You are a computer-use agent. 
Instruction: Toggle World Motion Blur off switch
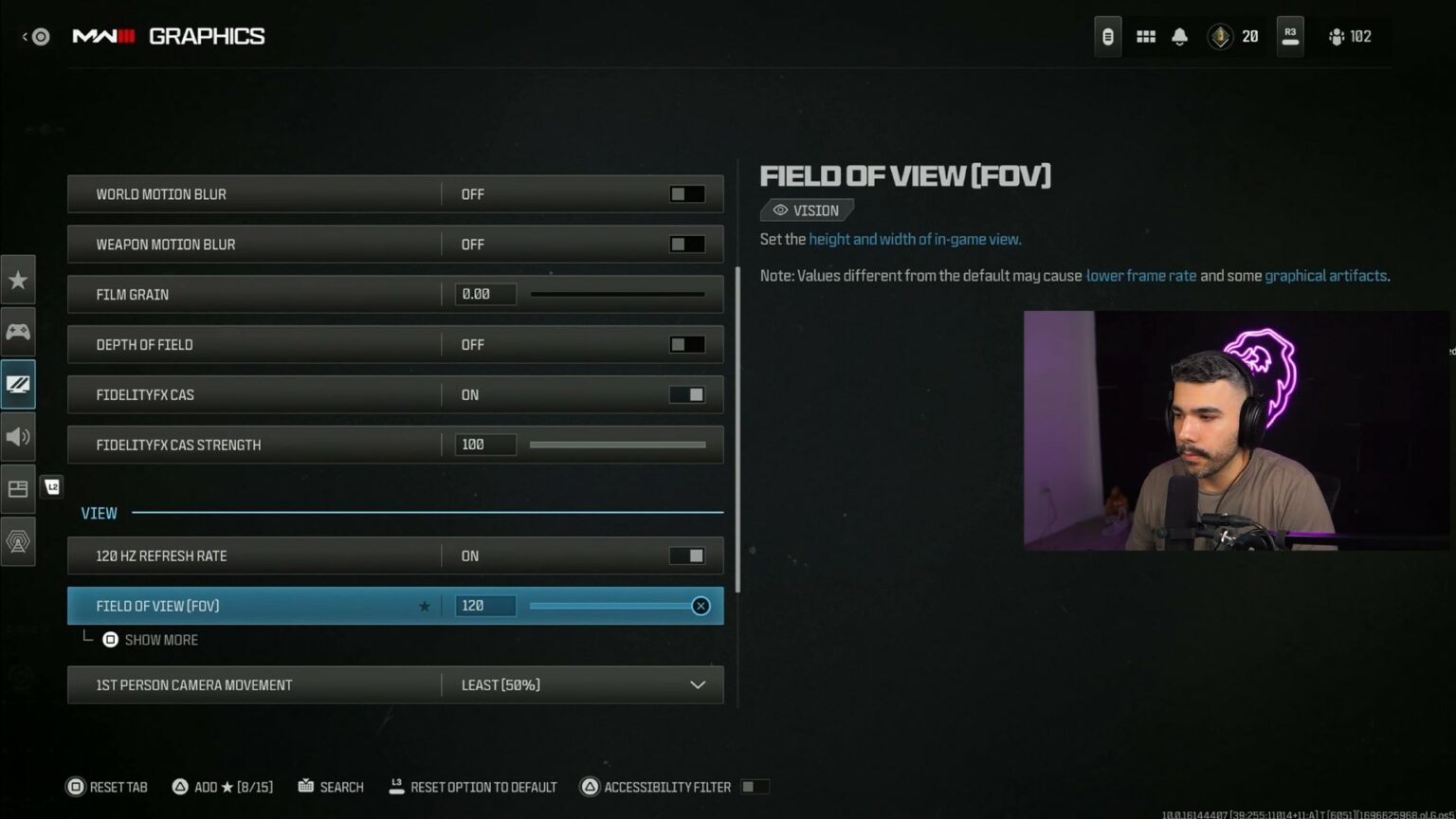point(685,193)
